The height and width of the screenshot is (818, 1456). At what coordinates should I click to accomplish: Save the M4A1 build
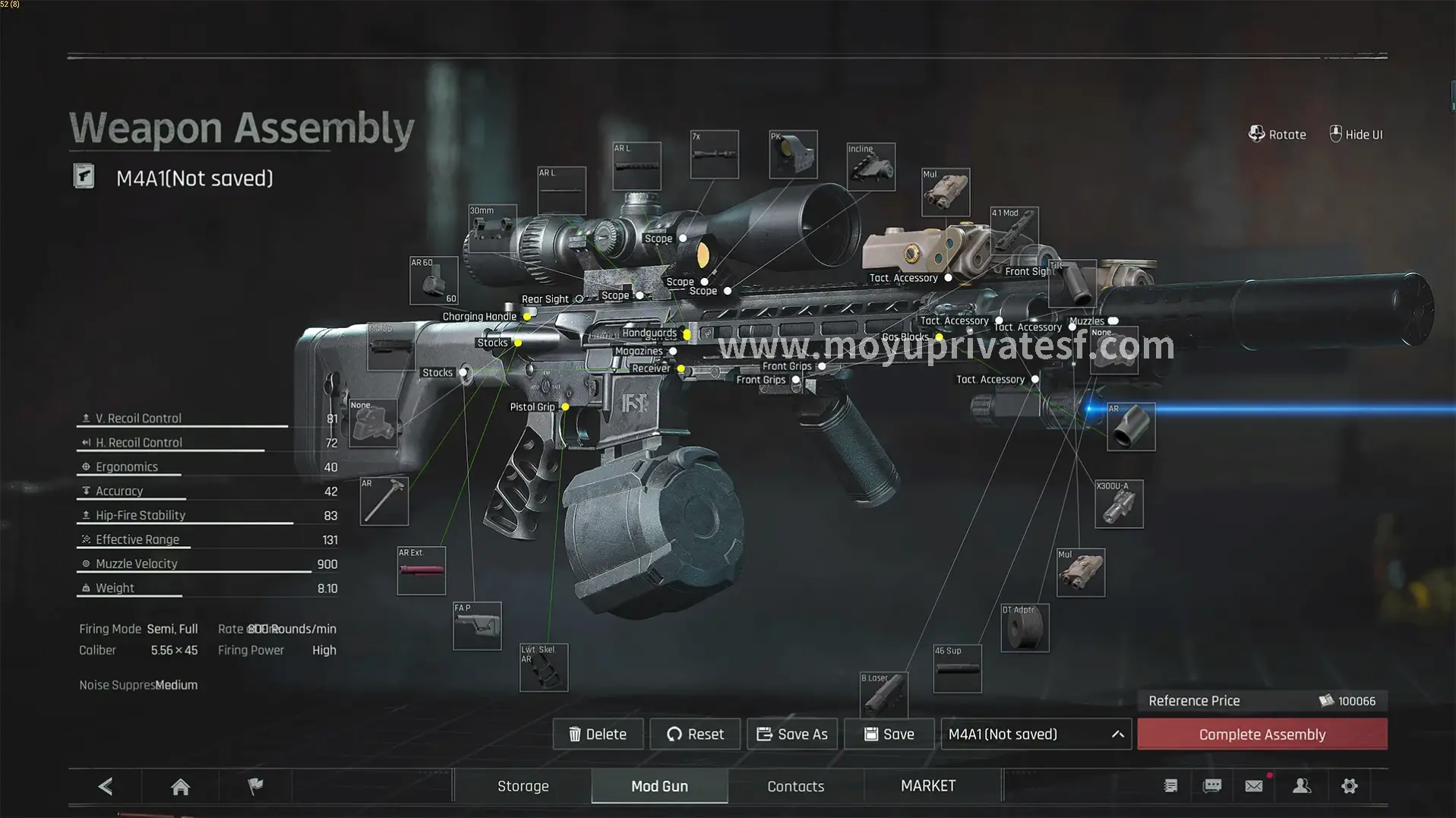coord(889,734)
